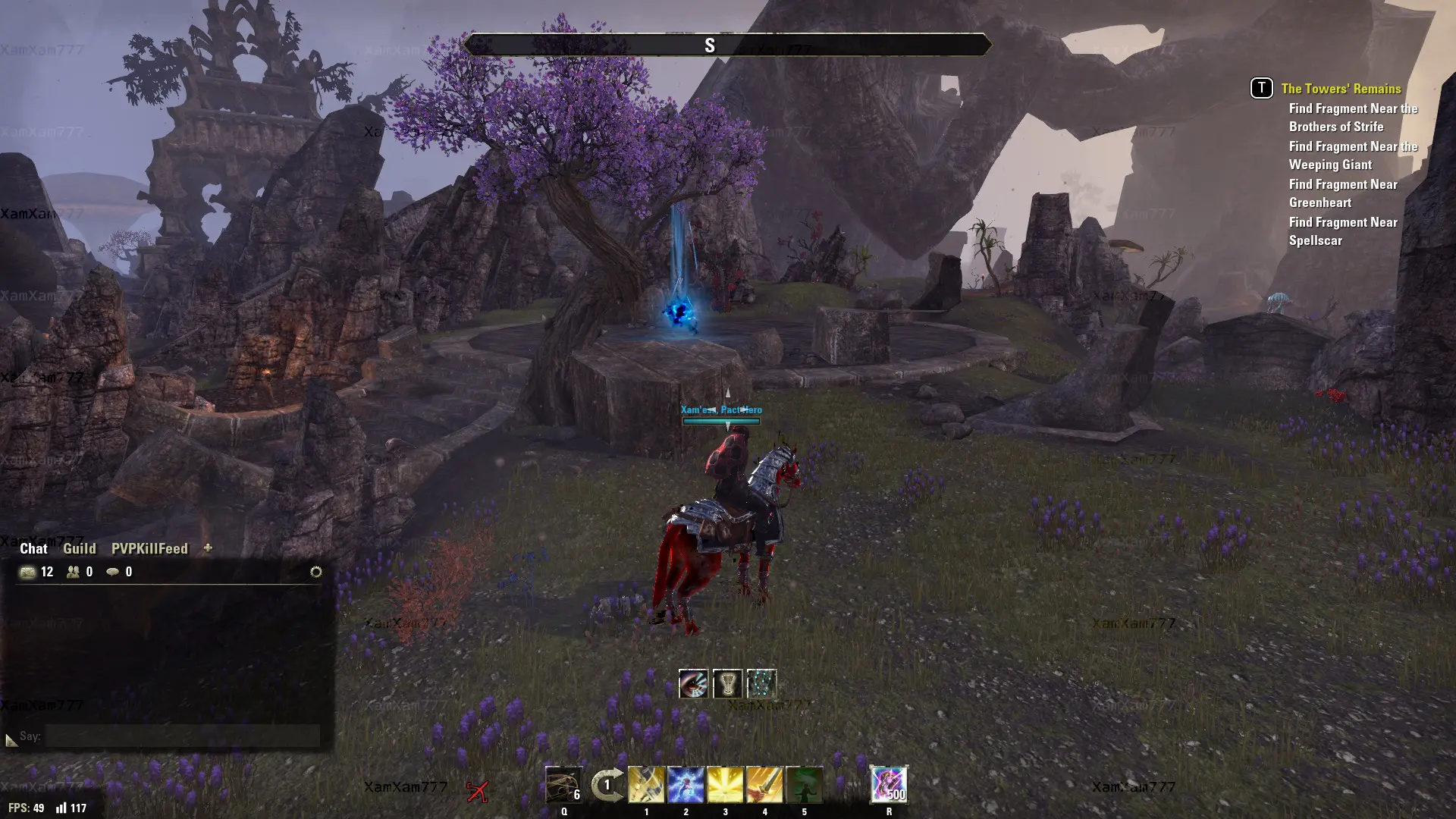1456x819 pixels.
Task: Click the goblet buff icon
Action: click(727, 684)
